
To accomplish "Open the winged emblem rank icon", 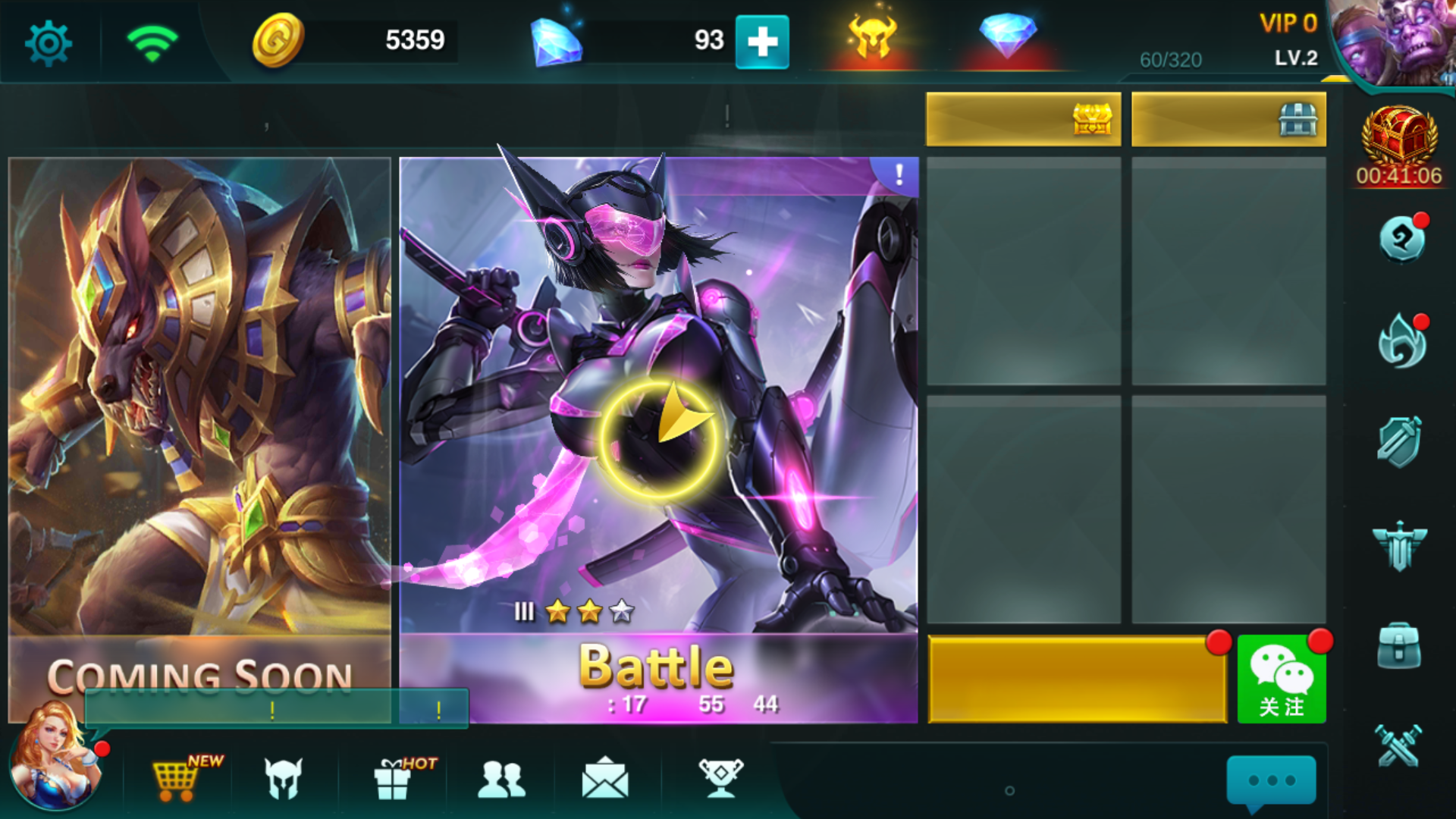I will coord(1399,548).
